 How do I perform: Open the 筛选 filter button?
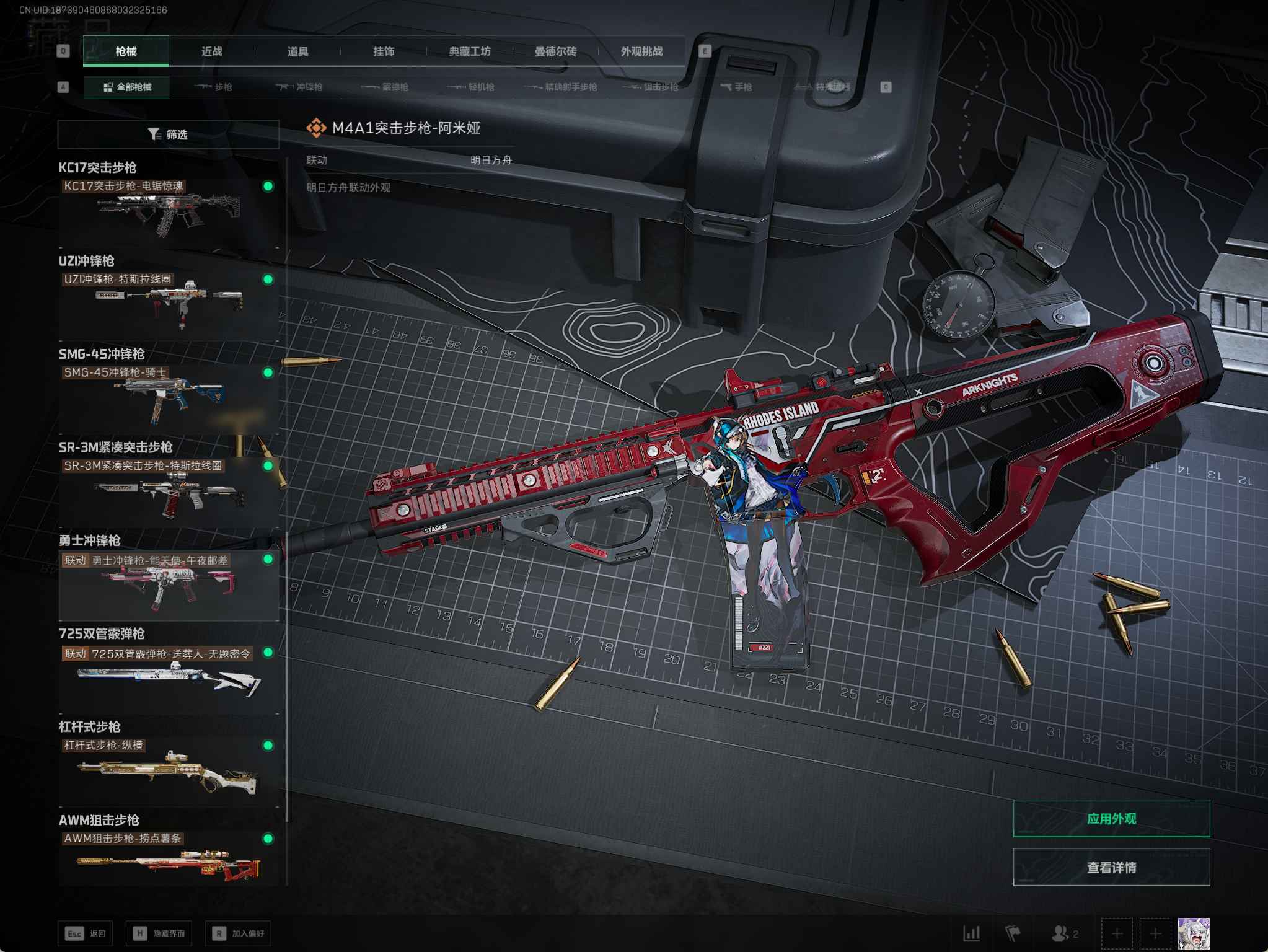168,134
